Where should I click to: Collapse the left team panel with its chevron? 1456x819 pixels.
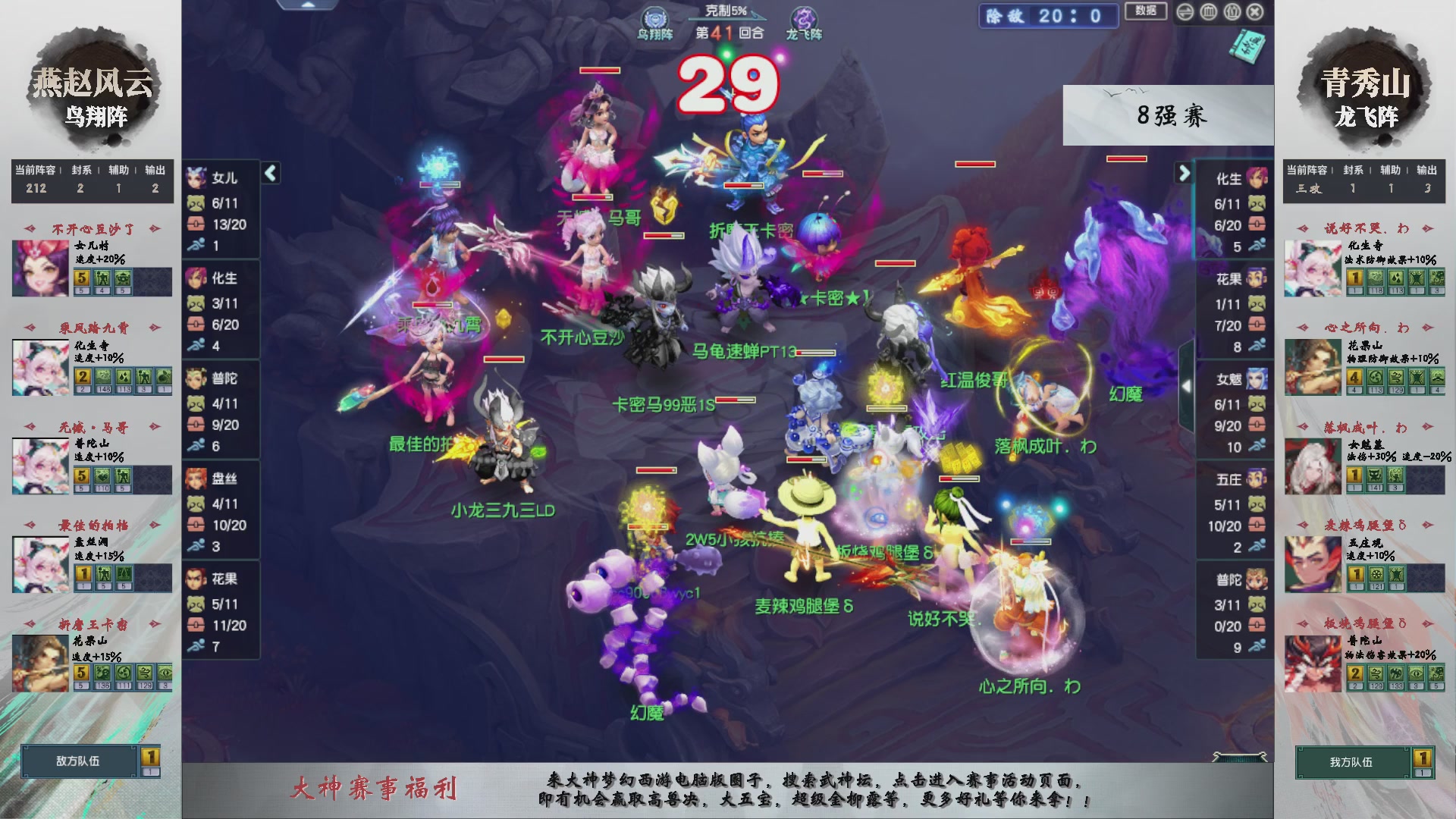[x=270, y=173]
